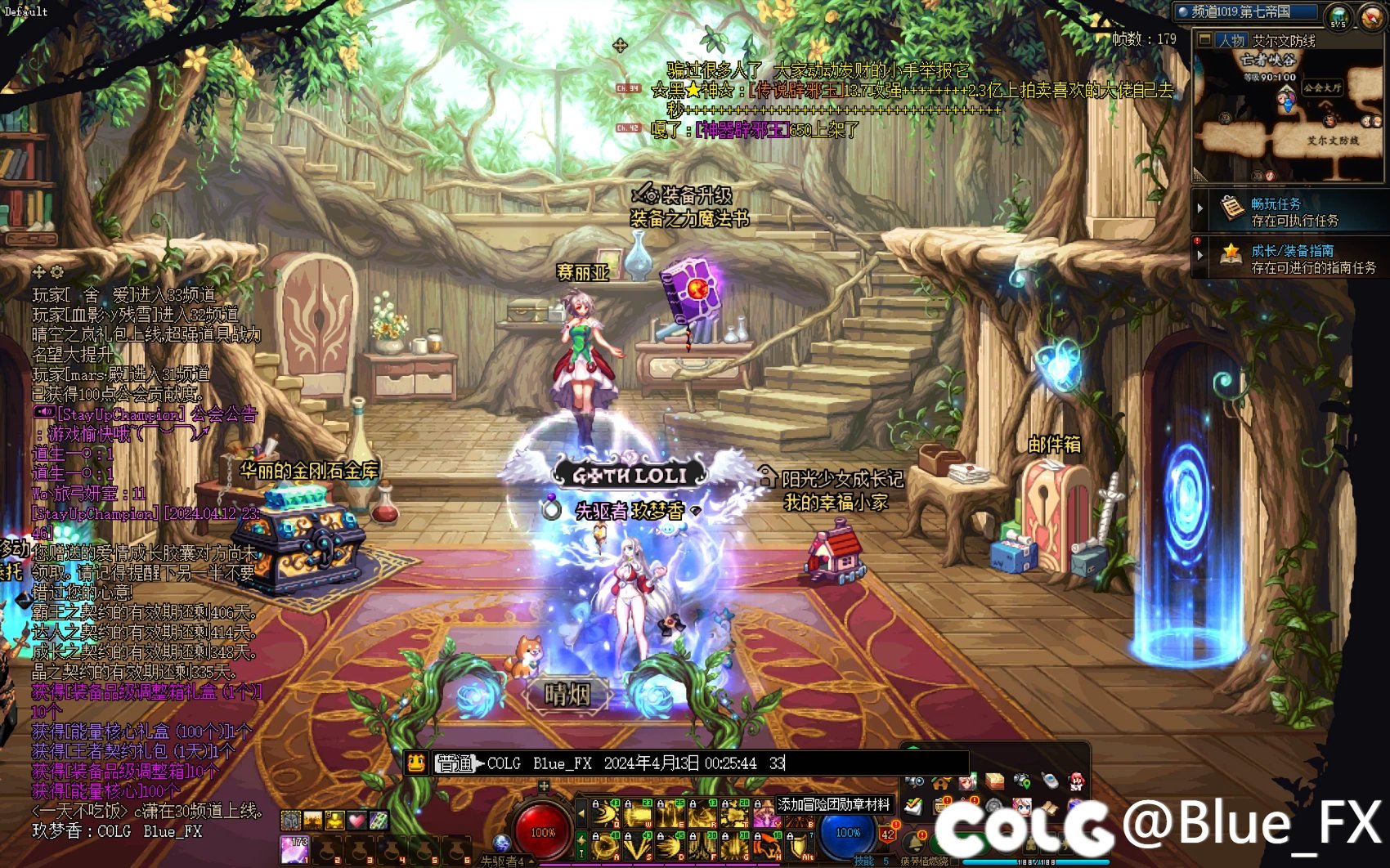
Task: Open the checklist icon in the menu tray
Action: (x=914, y=808)
